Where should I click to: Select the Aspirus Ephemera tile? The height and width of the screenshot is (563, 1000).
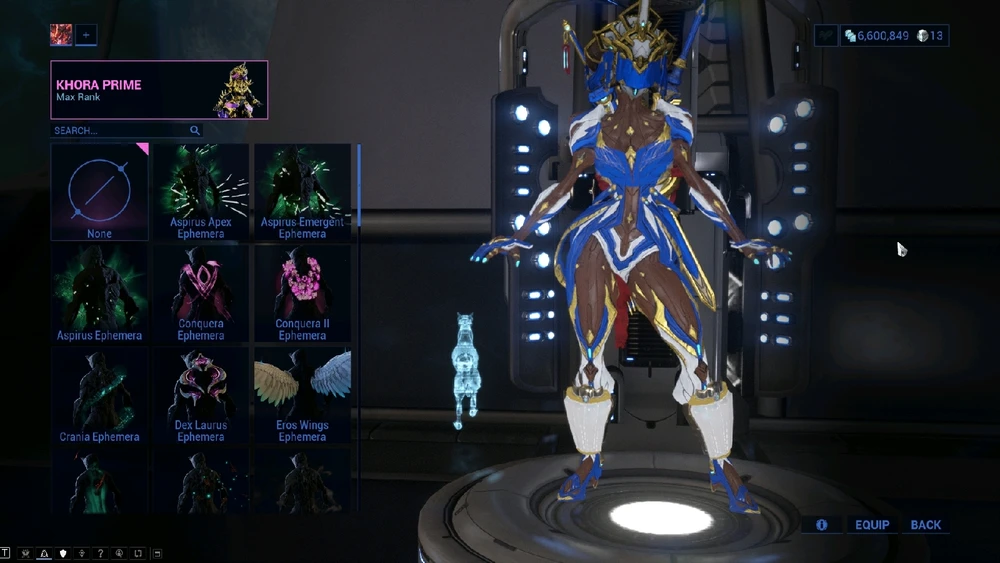(99, 294)
